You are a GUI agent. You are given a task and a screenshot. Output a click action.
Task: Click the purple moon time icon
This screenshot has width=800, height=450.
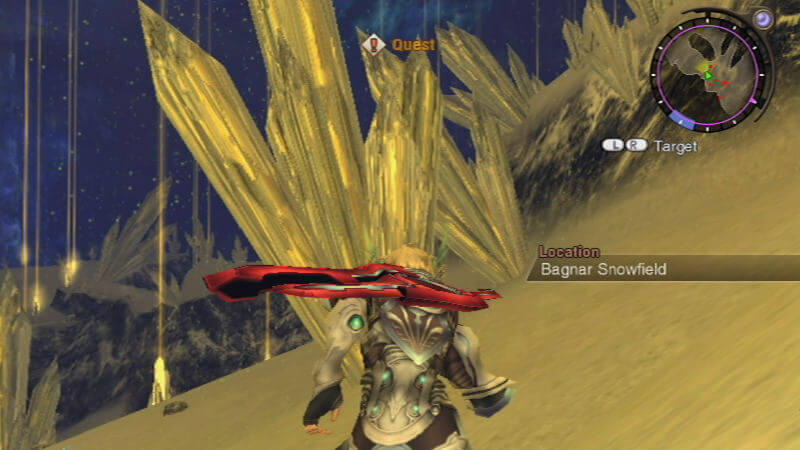[763, 18]
